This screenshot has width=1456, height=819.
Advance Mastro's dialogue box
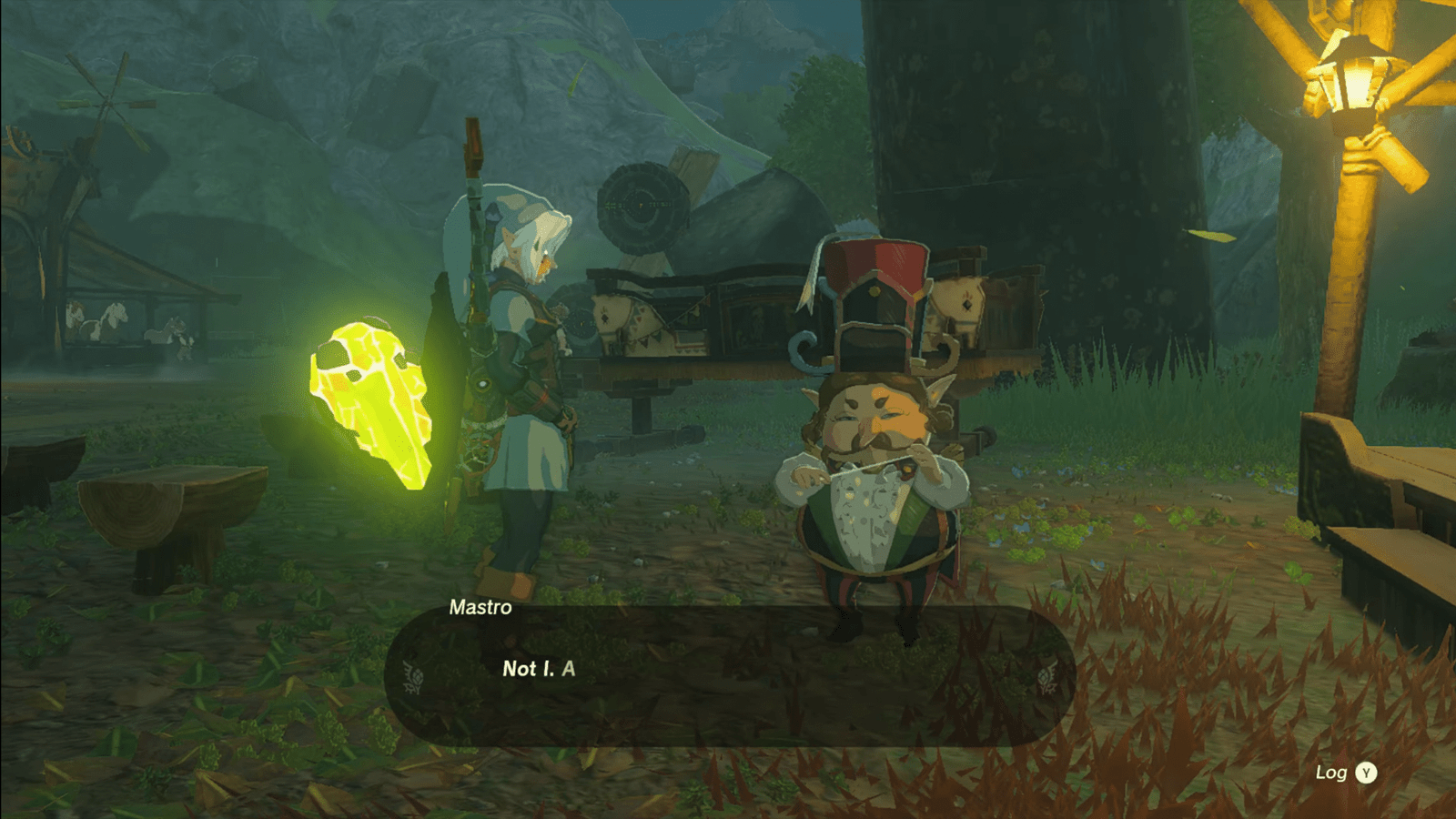coord(728,675)
